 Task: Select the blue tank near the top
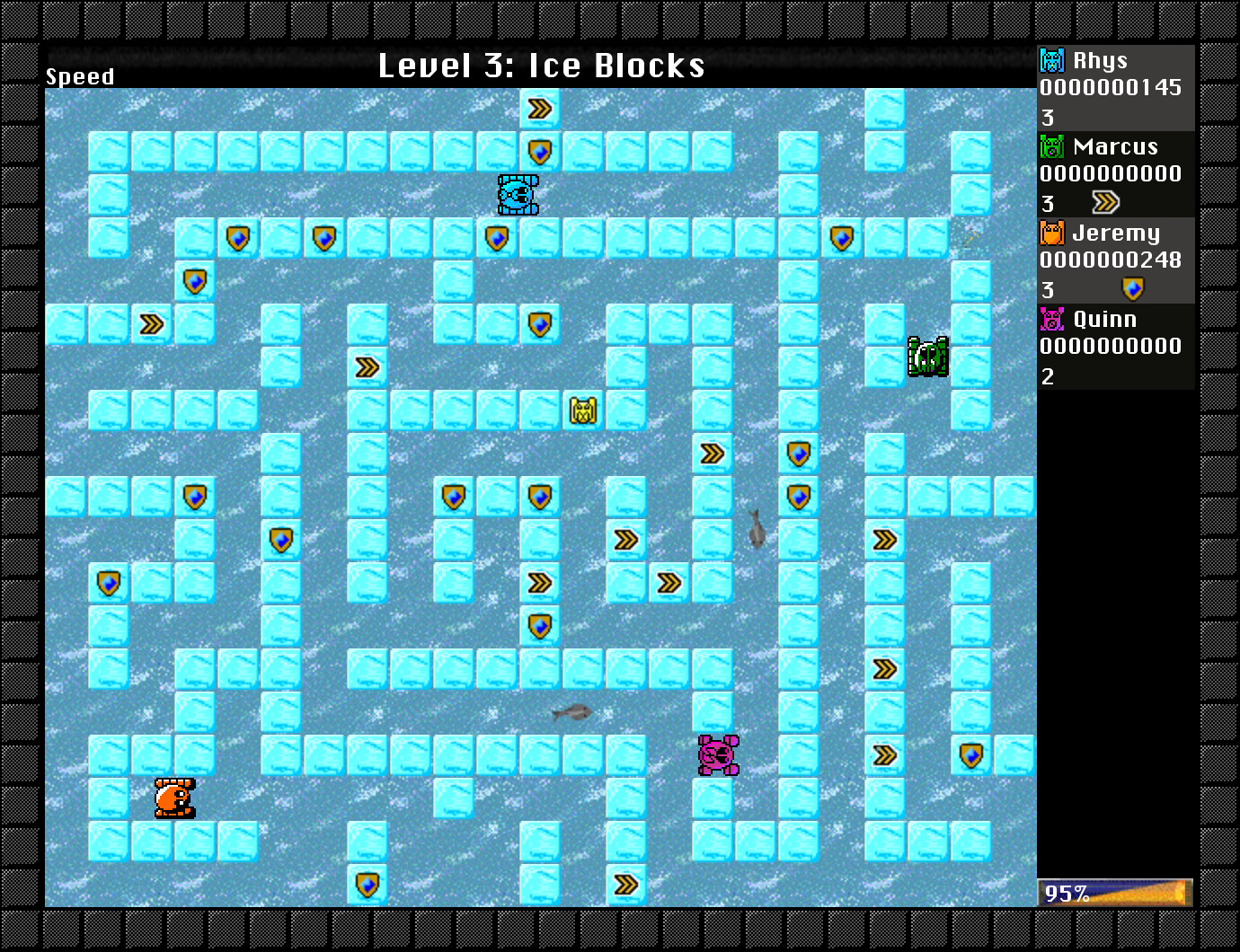point(518,196)
